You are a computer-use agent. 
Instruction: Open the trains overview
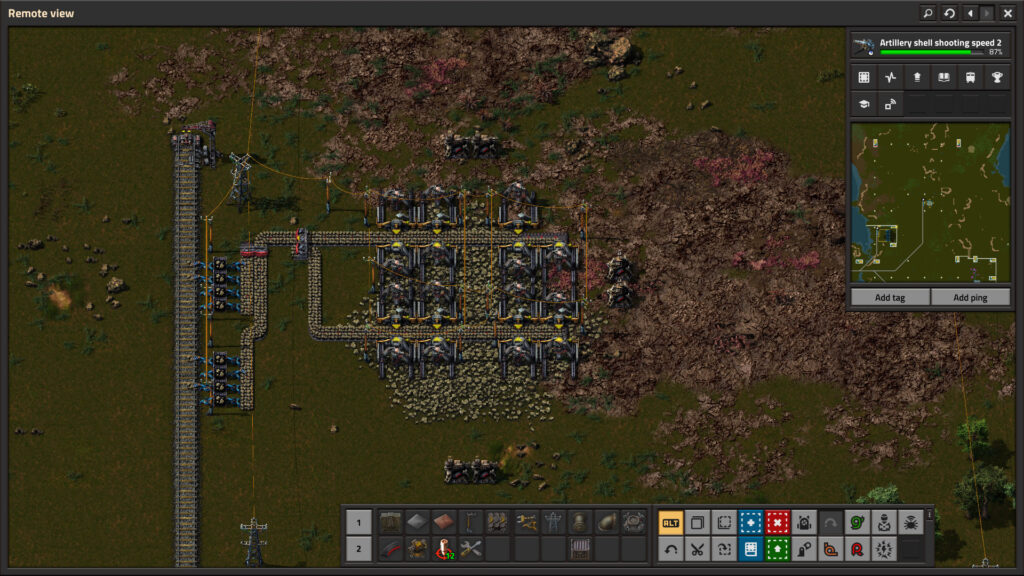[x=969, y=77]
